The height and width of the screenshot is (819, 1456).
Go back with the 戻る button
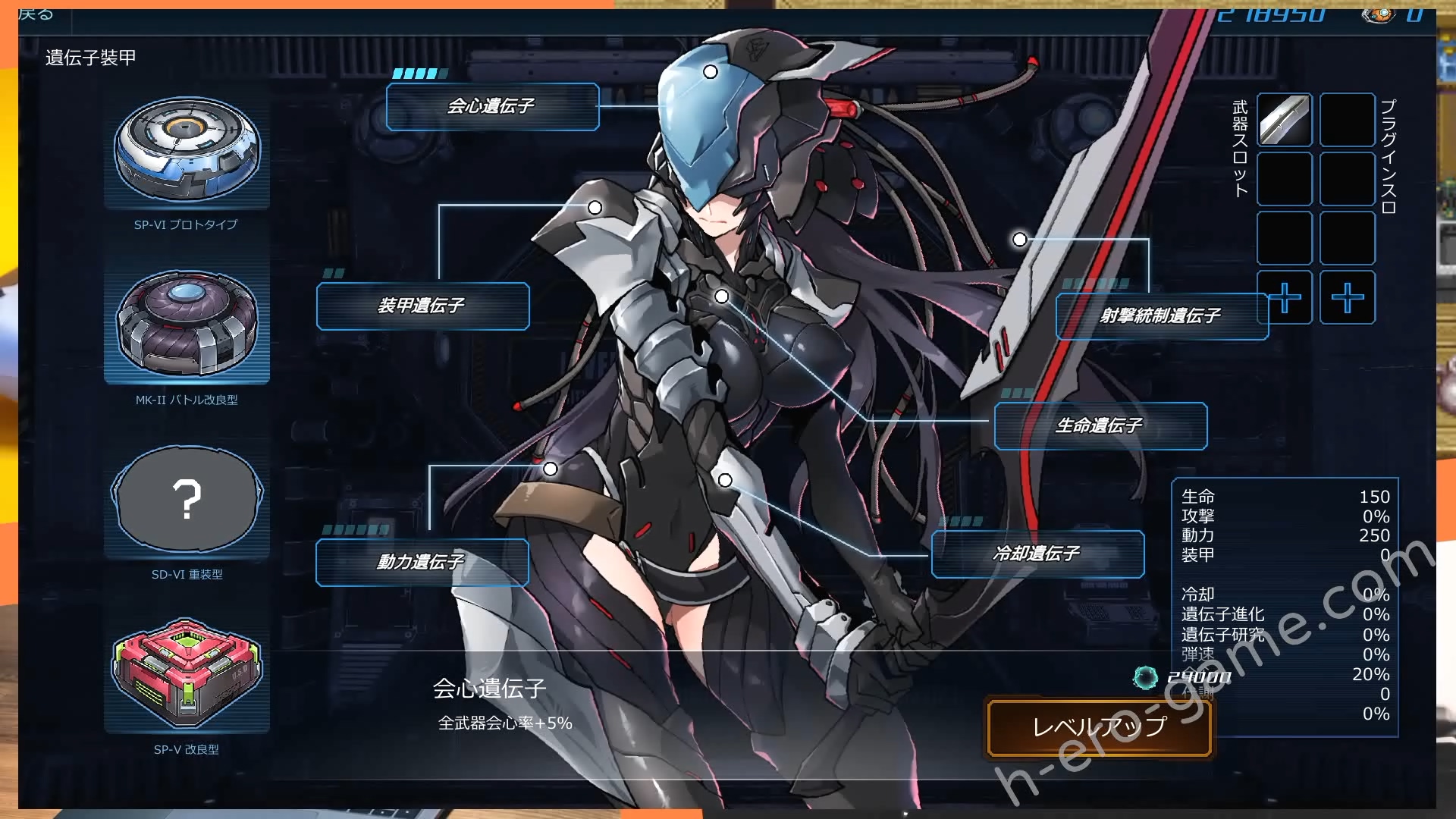point(36,14)
